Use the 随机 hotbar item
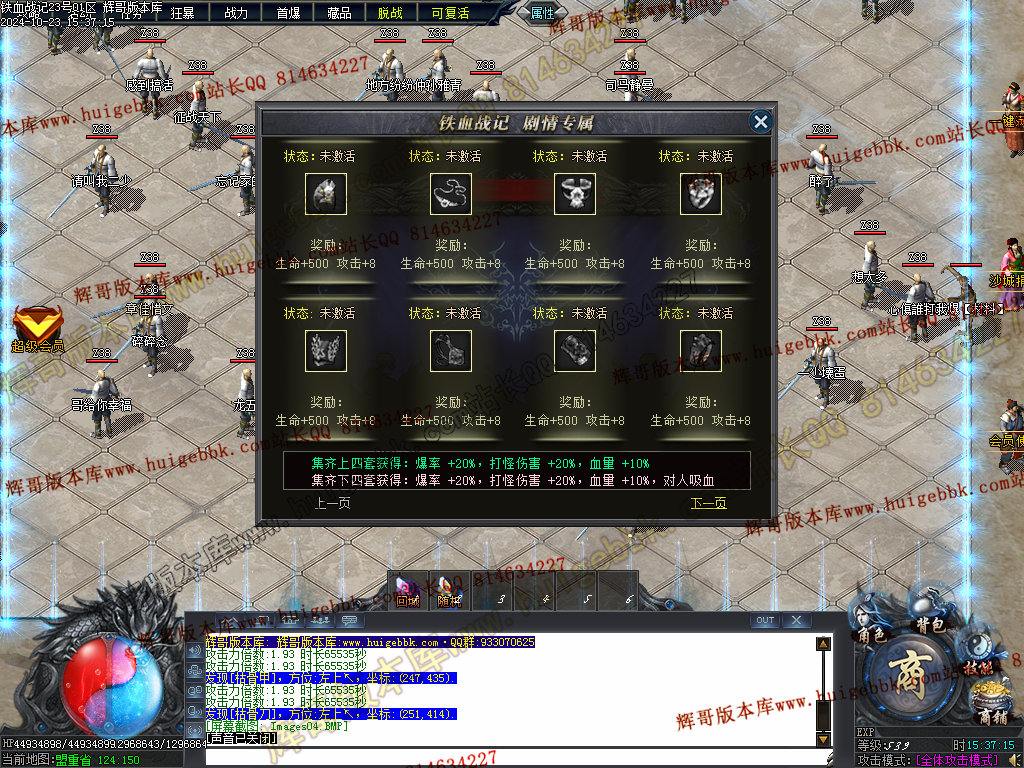1024x768 pixels. tap(450, 590)
